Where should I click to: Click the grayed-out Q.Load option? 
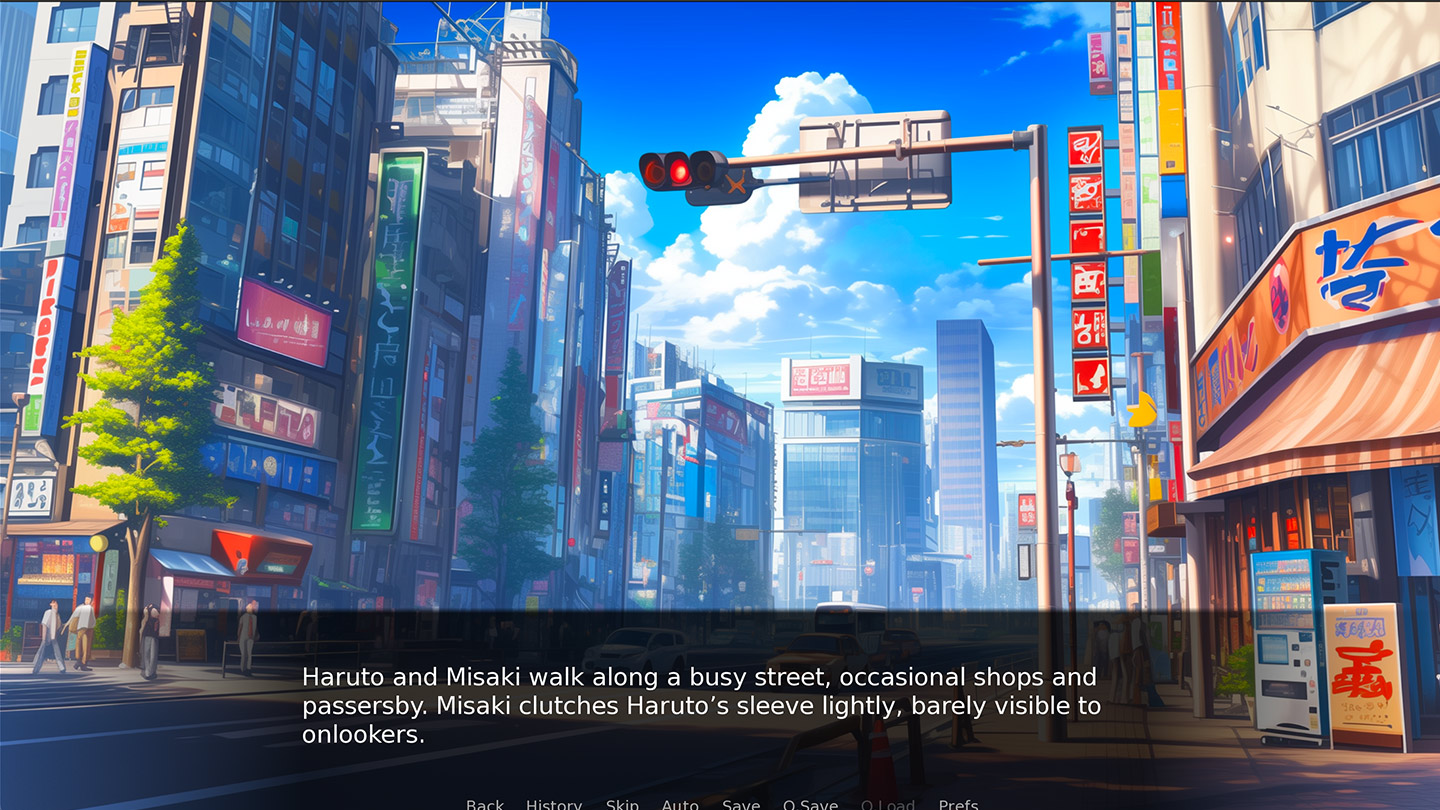(x=888, y=804)
